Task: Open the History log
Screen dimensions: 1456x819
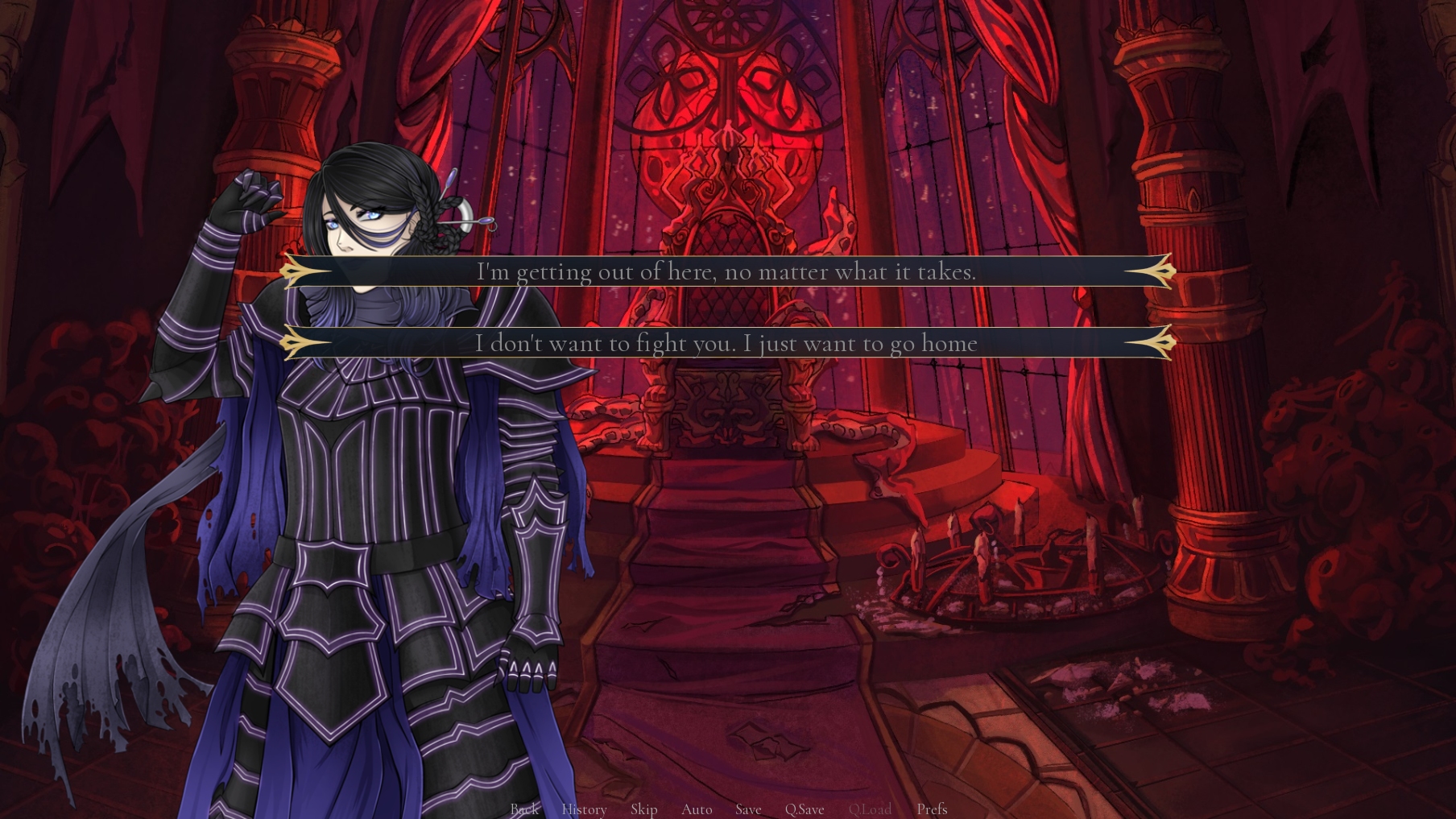Action: pos(584,809)
